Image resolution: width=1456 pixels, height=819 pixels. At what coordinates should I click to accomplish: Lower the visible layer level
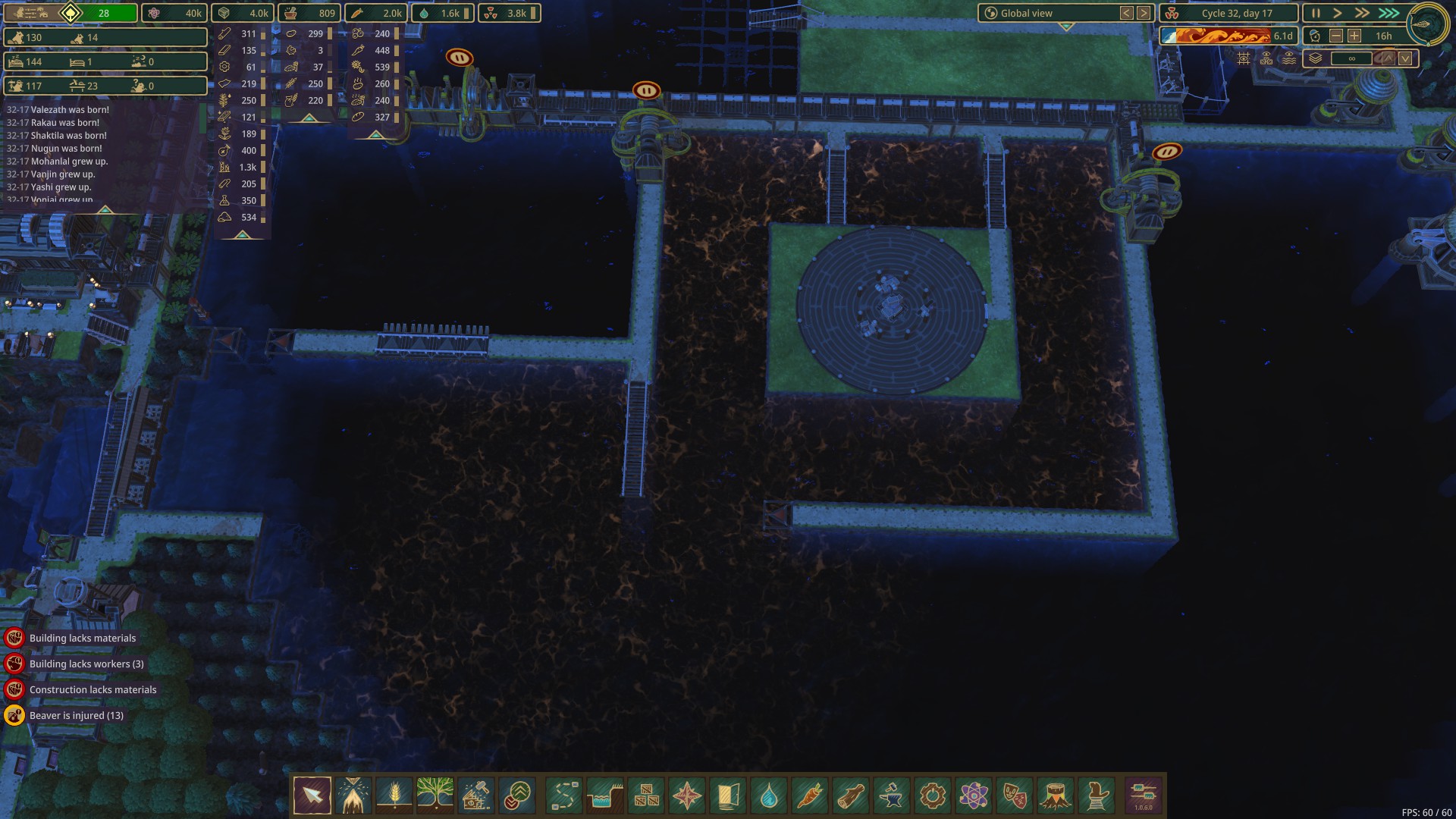tap(1405, 58)
